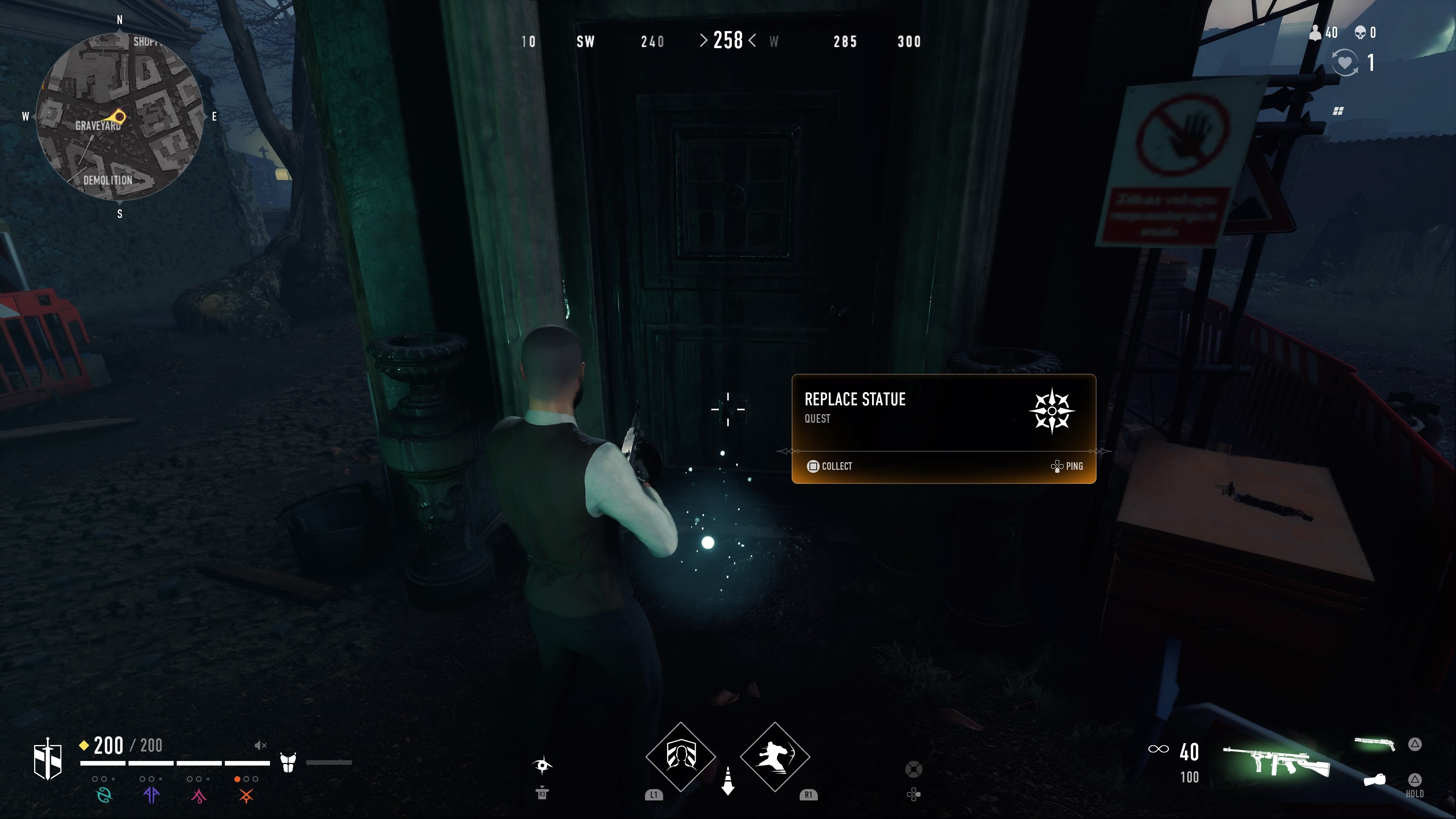Select the orange rune icon
Image resolution: width=1456 pixels, height=819 pixels.
[x=246, y=796]
